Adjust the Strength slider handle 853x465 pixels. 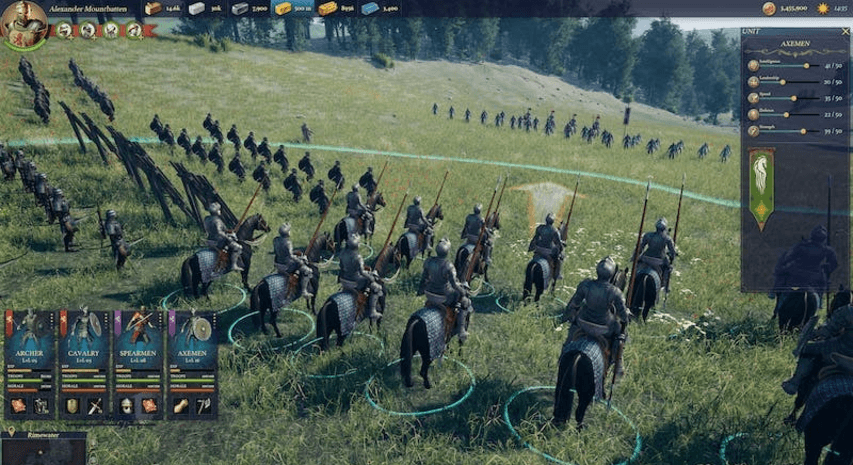coord(803,130)
